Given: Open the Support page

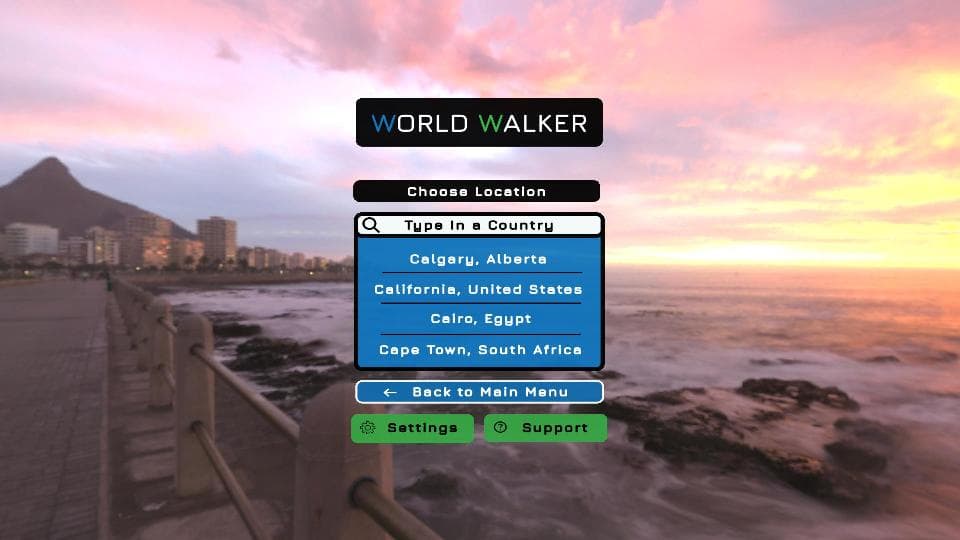Looking at the screenshot, I should [545, 428].
